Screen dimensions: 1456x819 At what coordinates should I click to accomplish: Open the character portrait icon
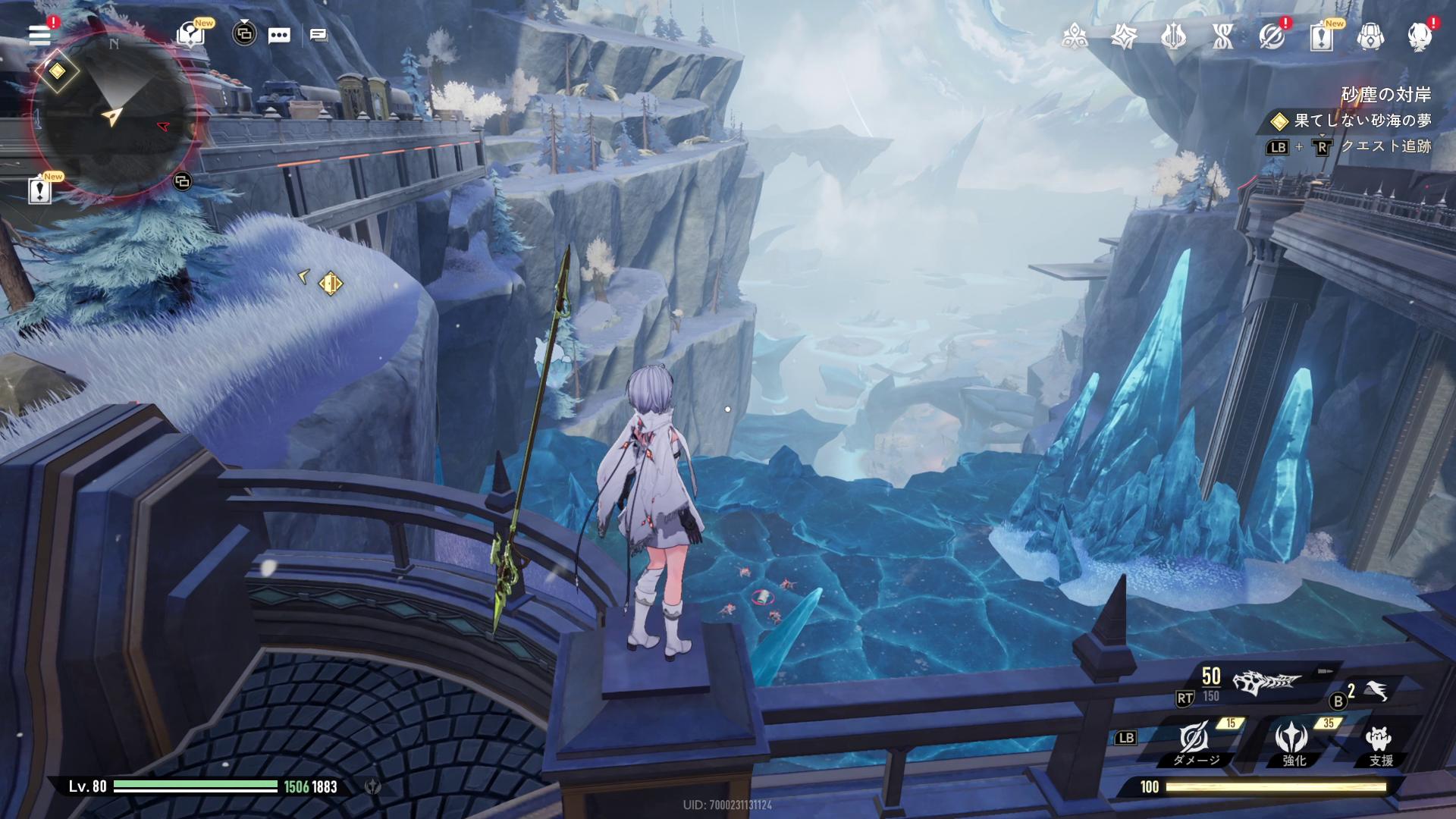[x=1419, y=36]
